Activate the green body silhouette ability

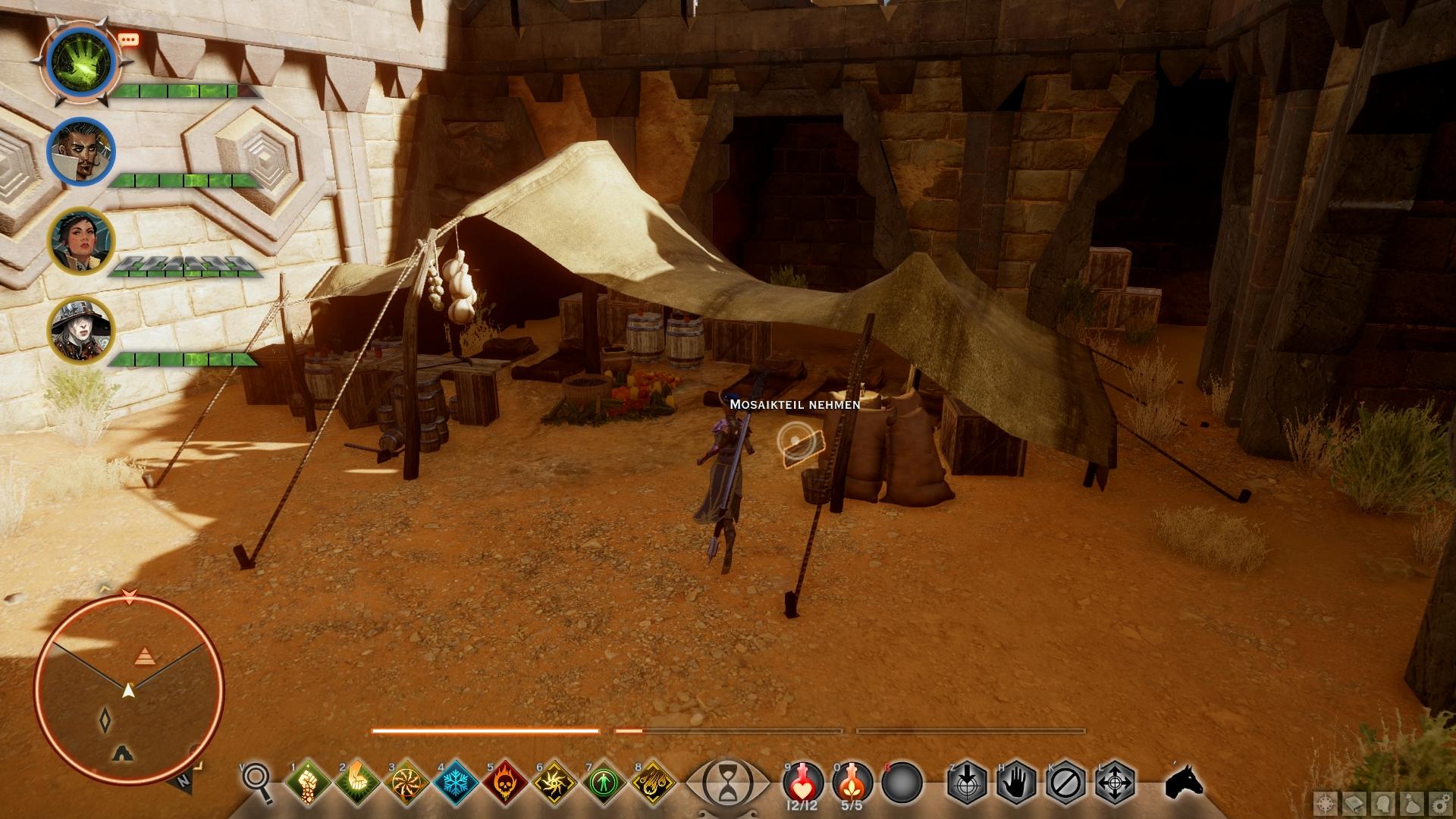click(x=604, y=782)
